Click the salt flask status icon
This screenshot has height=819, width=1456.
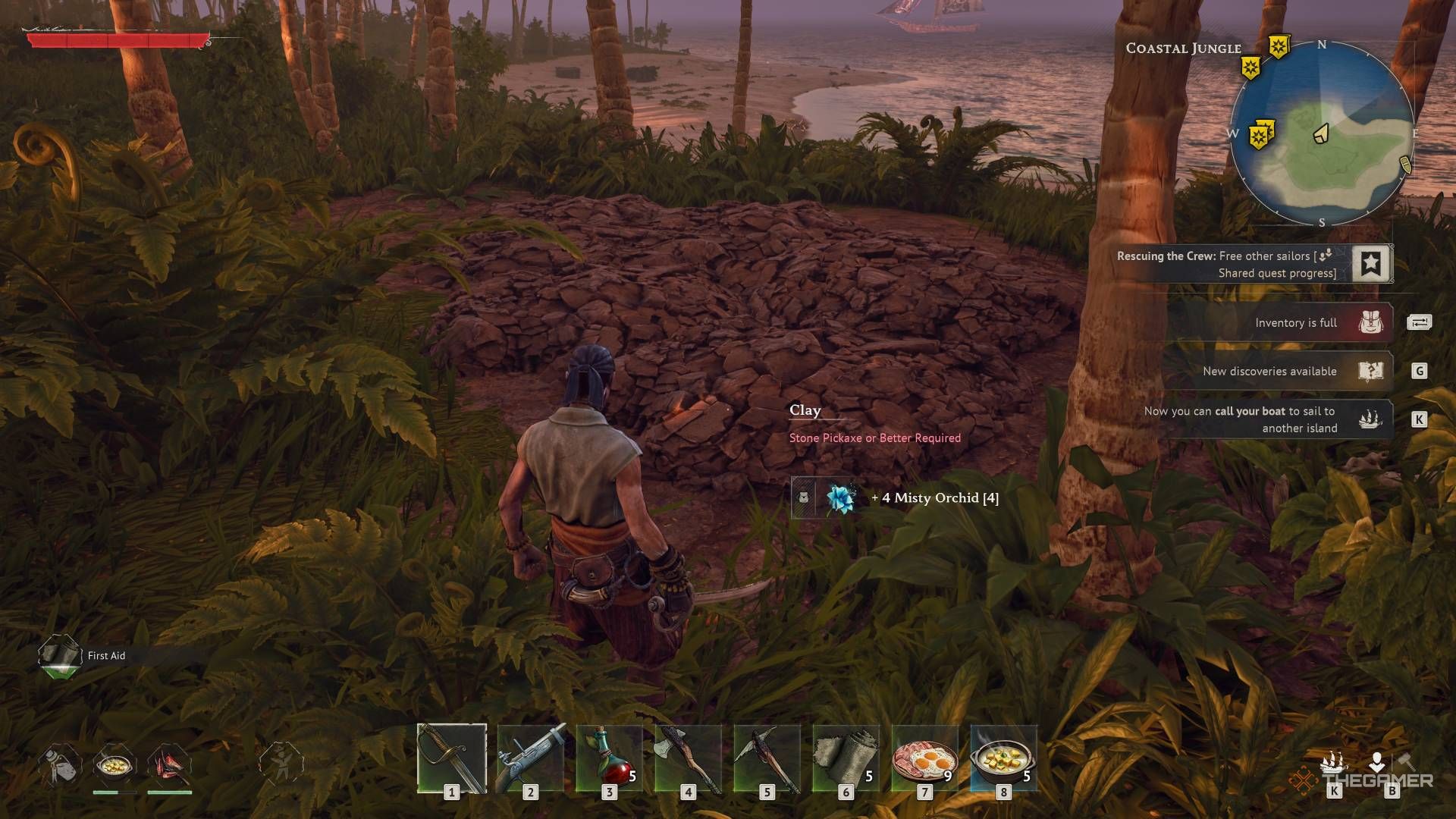(59, 764)
